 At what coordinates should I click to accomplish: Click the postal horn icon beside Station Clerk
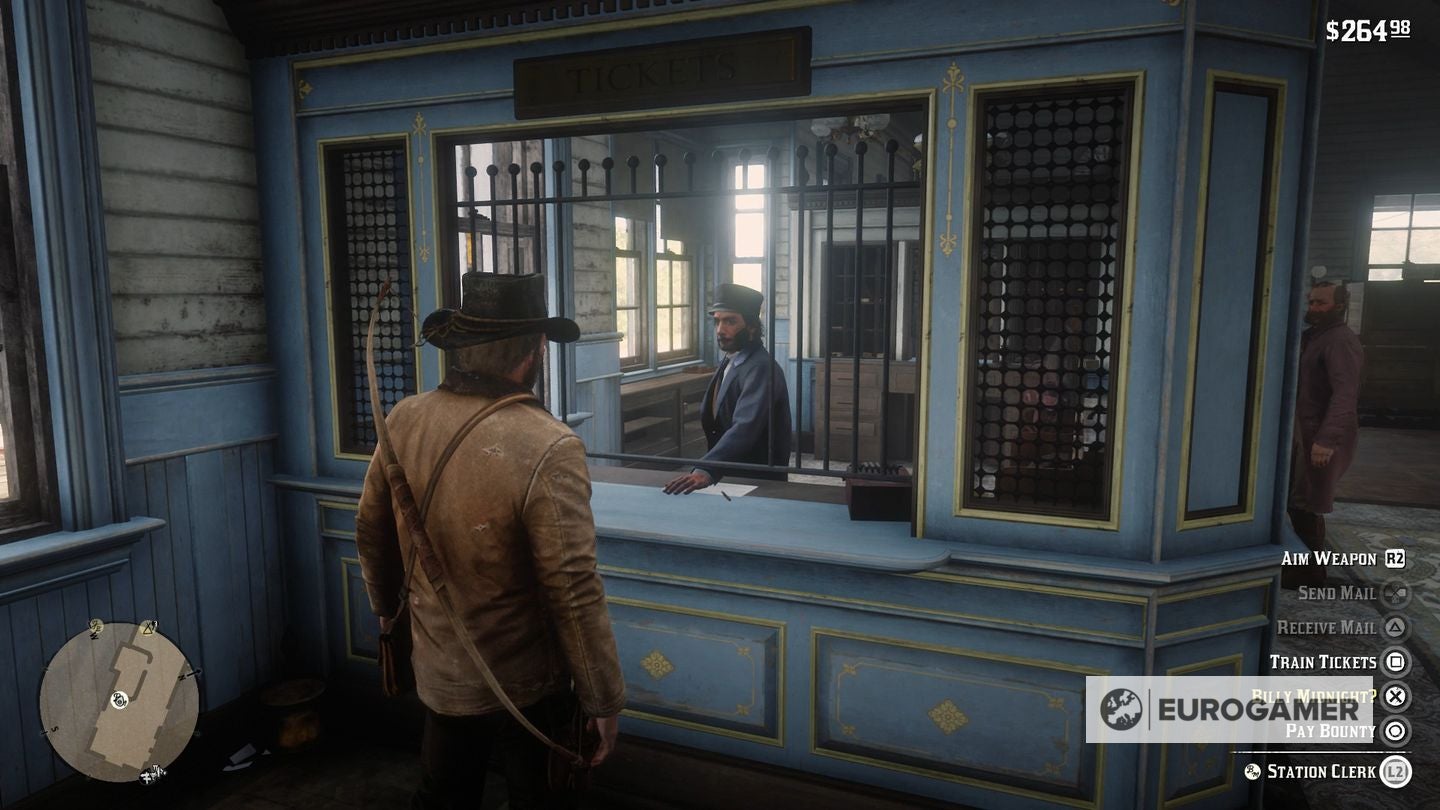(x=1252, y=773)
